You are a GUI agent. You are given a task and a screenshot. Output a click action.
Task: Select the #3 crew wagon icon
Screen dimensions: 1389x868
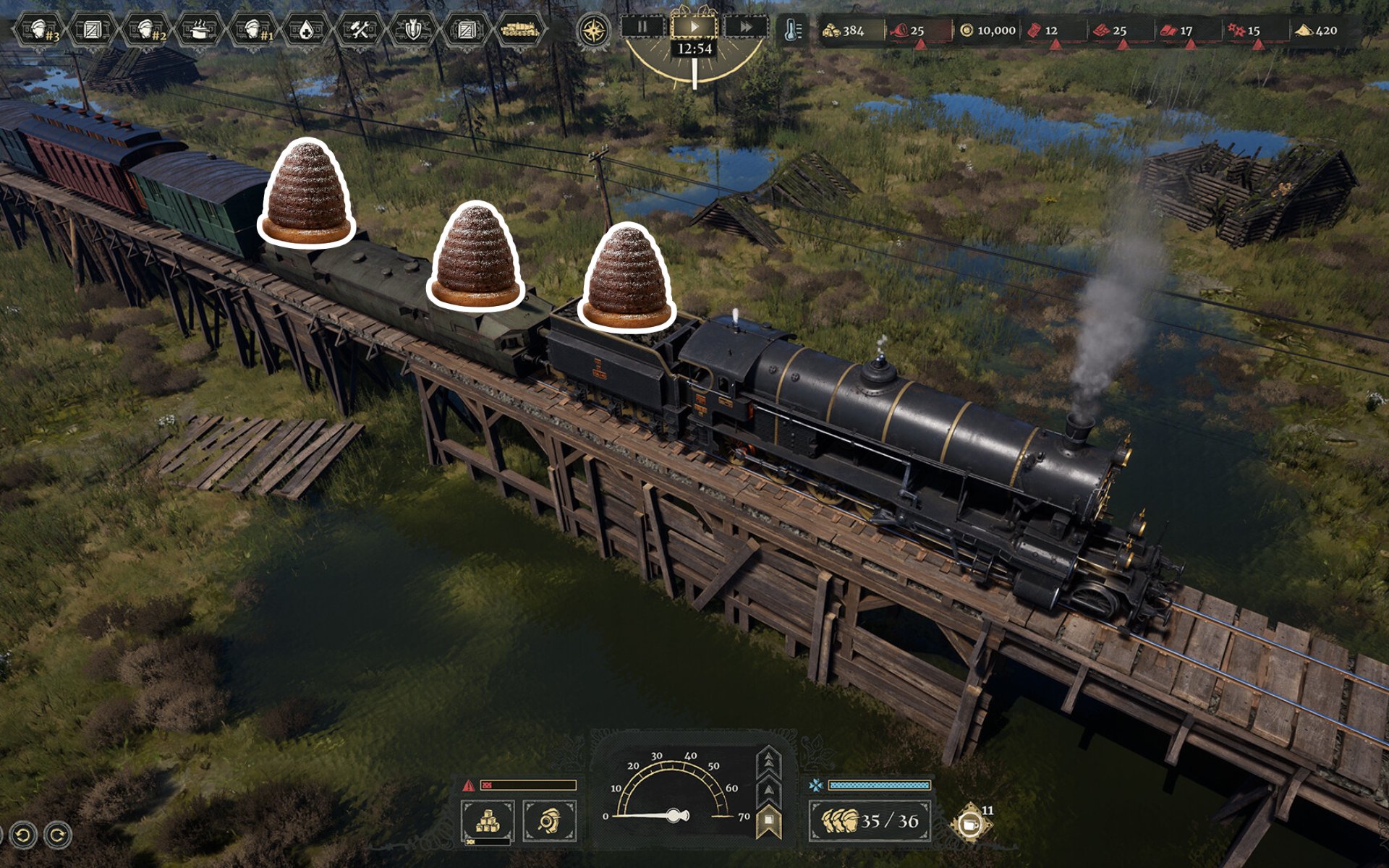41,30
